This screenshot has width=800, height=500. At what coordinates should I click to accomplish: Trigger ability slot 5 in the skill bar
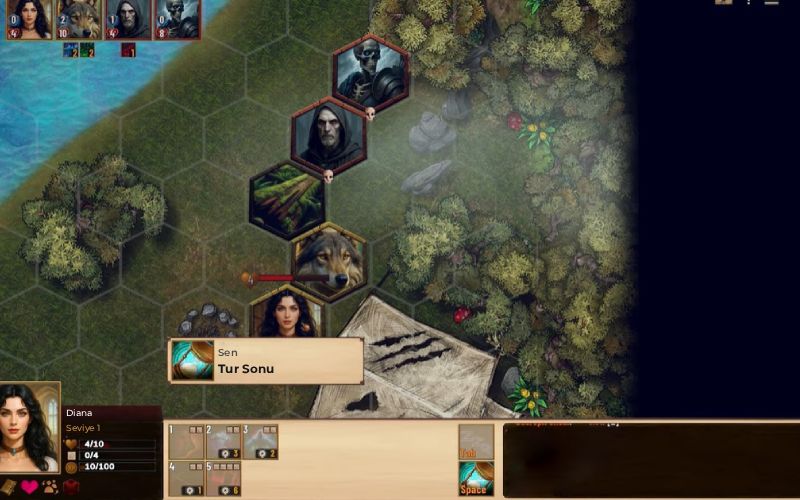[223, 478]
